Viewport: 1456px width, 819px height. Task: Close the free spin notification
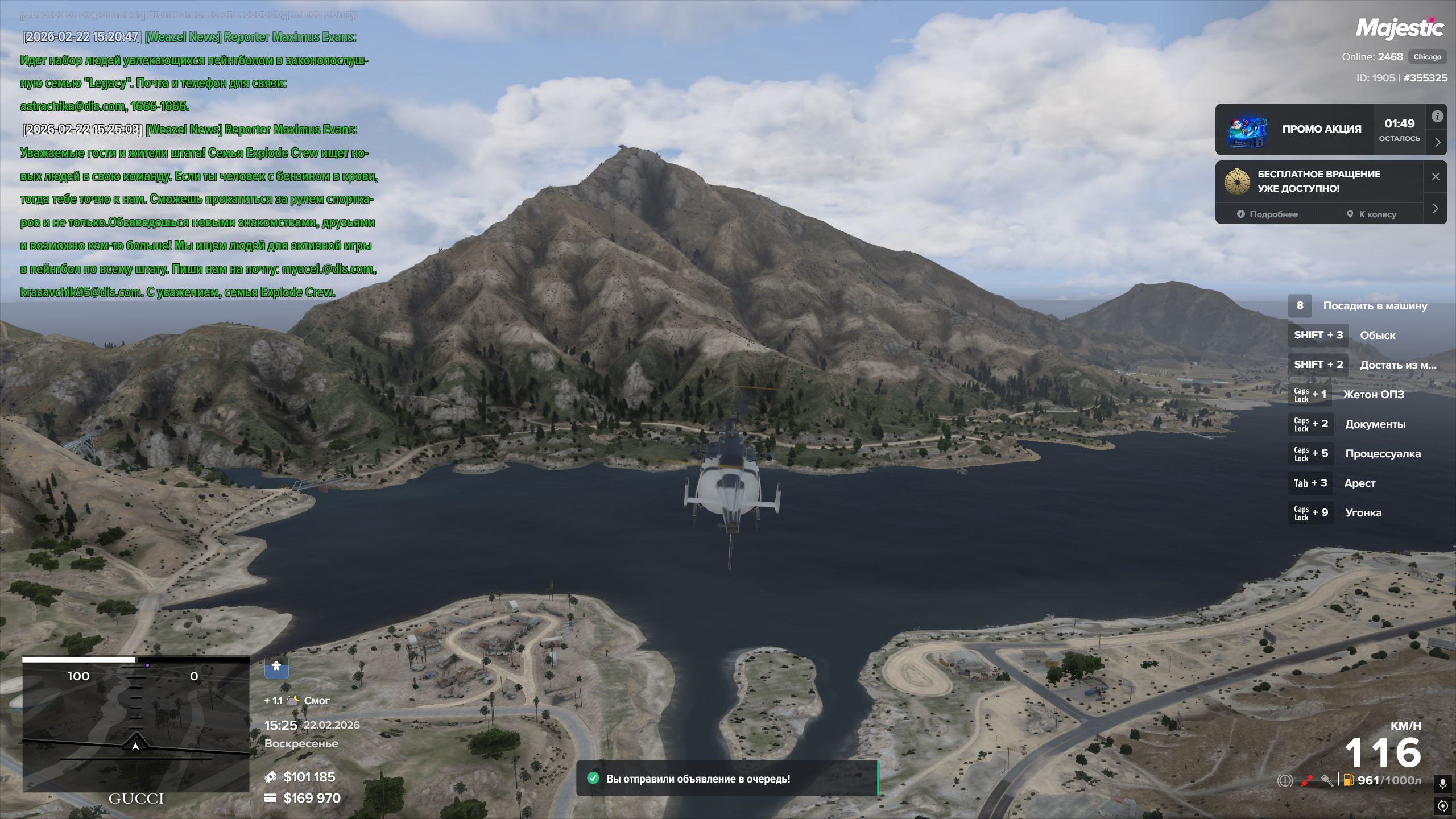tap(1436, 176)
